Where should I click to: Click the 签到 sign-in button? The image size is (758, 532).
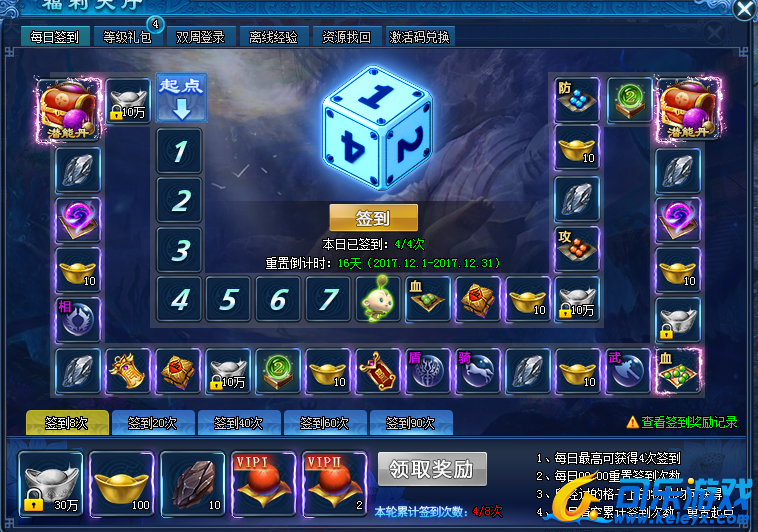(373, 218)
